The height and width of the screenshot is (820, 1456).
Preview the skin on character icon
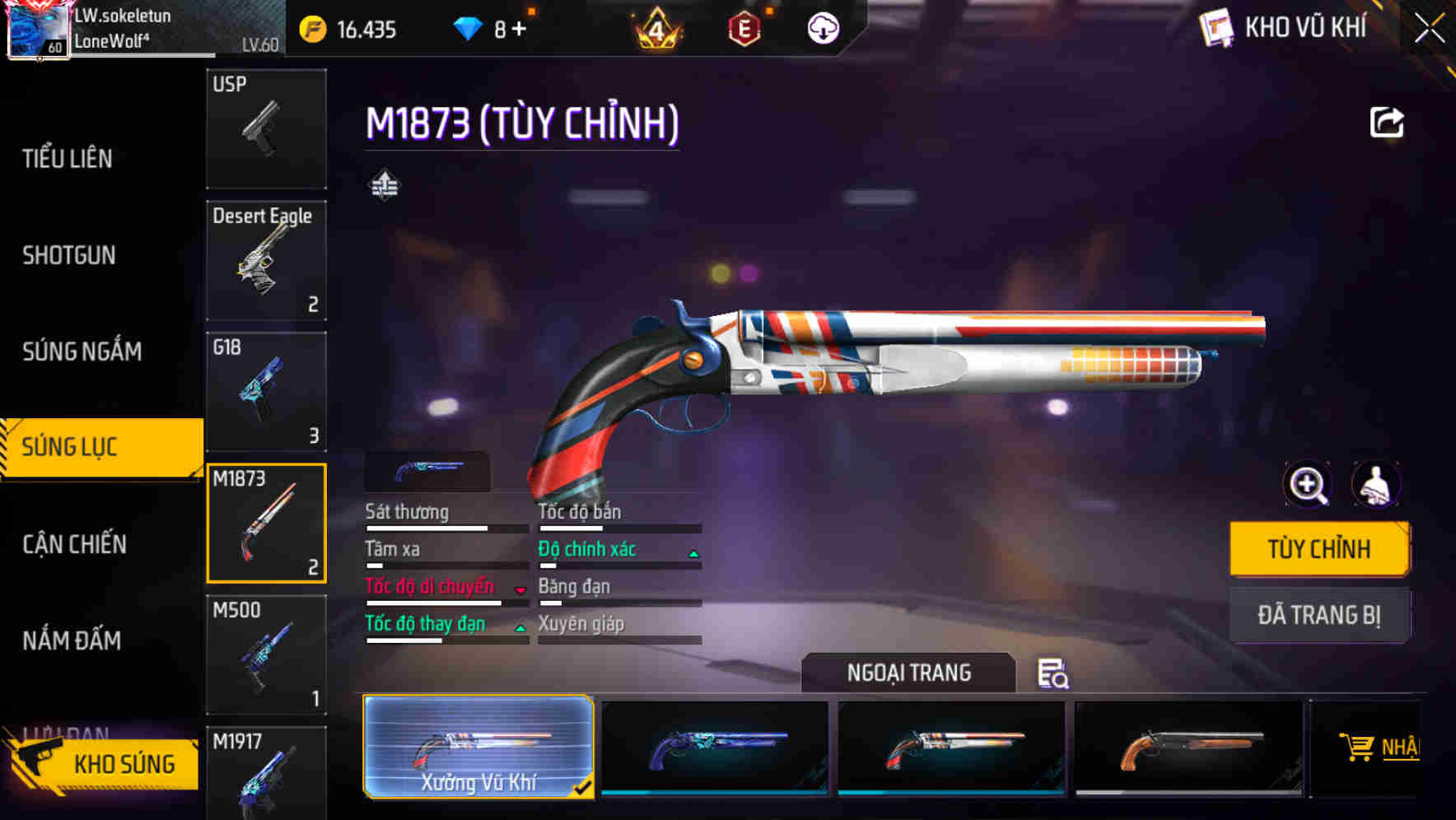tap(1375, 484)
